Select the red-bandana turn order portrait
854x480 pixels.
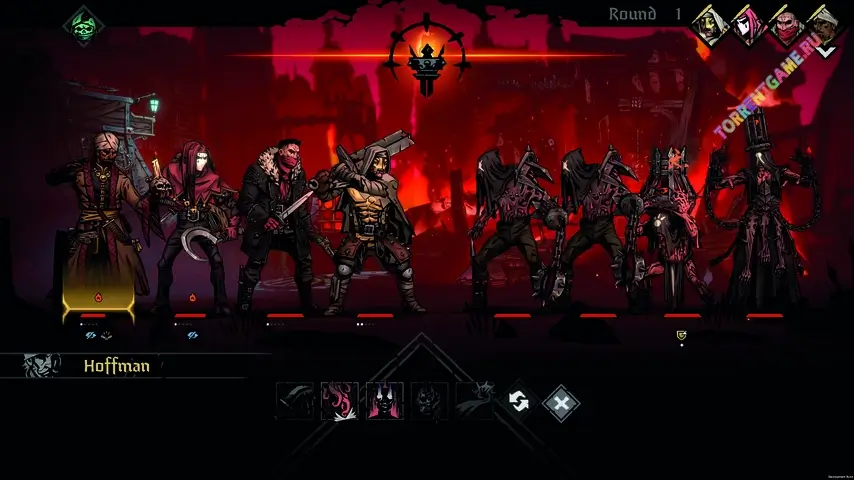[x=787, y=25]
